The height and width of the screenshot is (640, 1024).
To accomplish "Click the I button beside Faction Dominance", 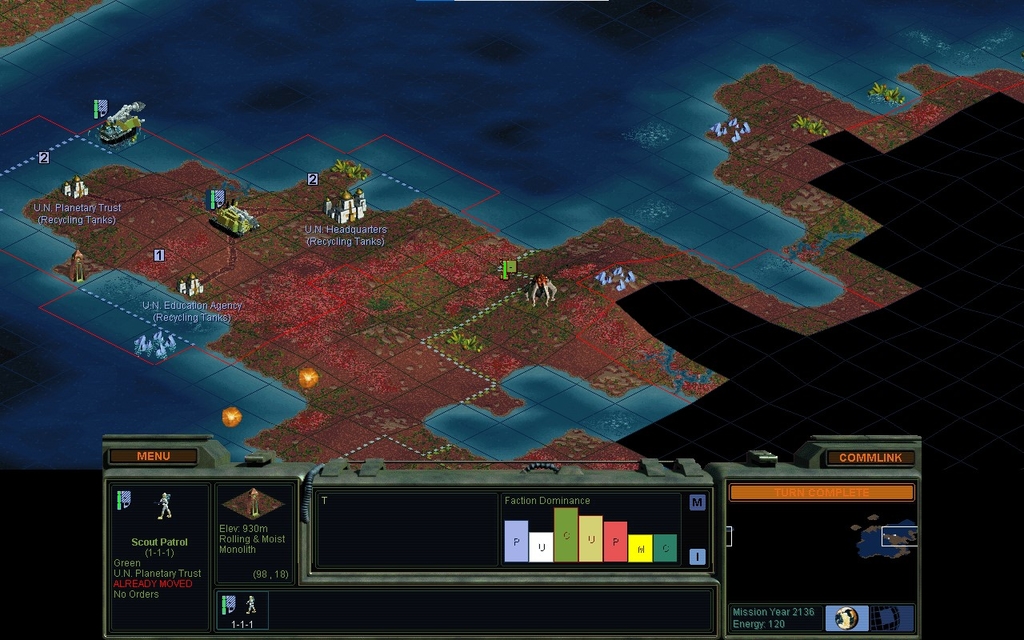I will point(697,556).
